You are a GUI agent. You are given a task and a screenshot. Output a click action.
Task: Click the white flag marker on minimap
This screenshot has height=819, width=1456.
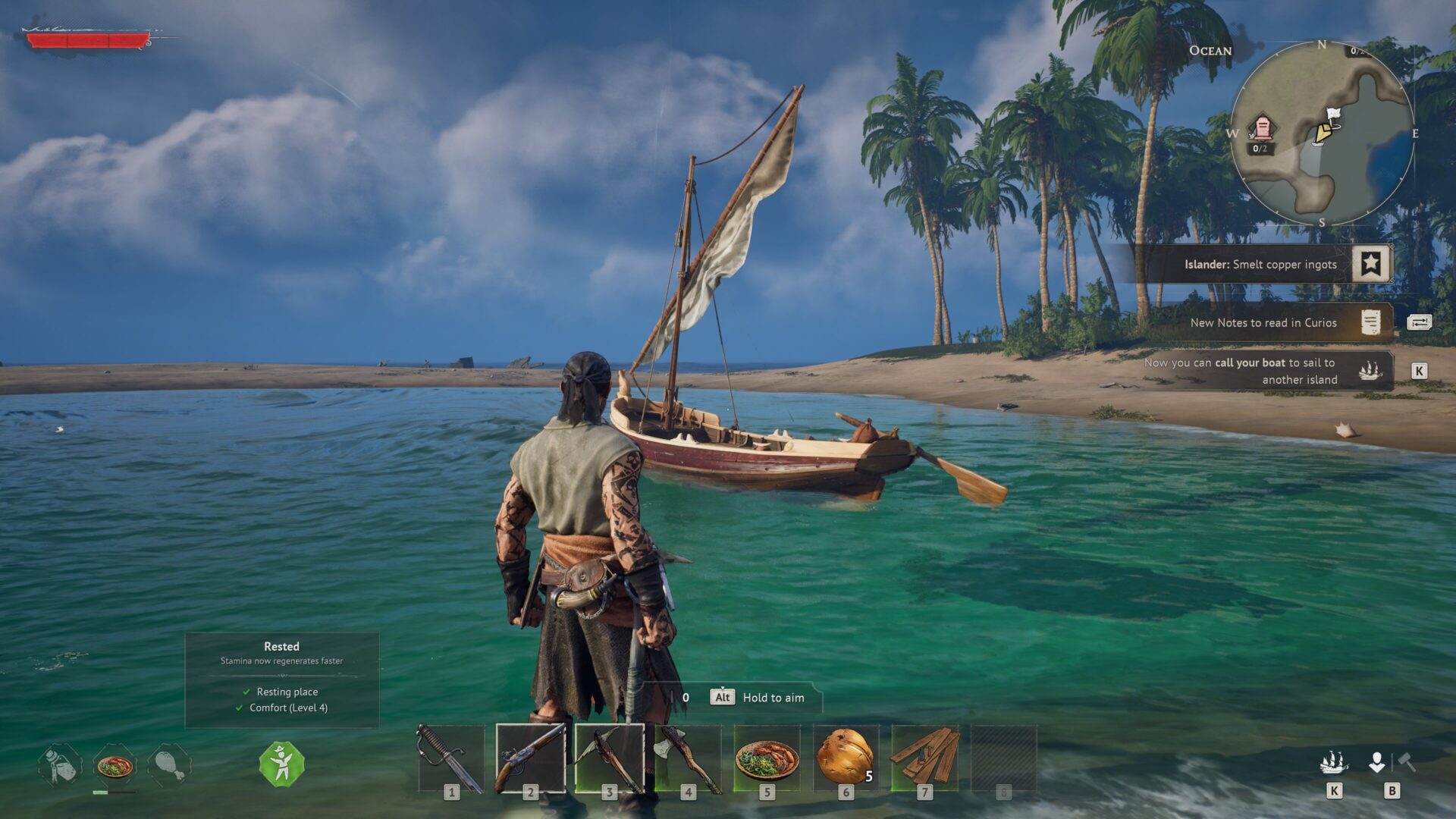(1333, 115)
